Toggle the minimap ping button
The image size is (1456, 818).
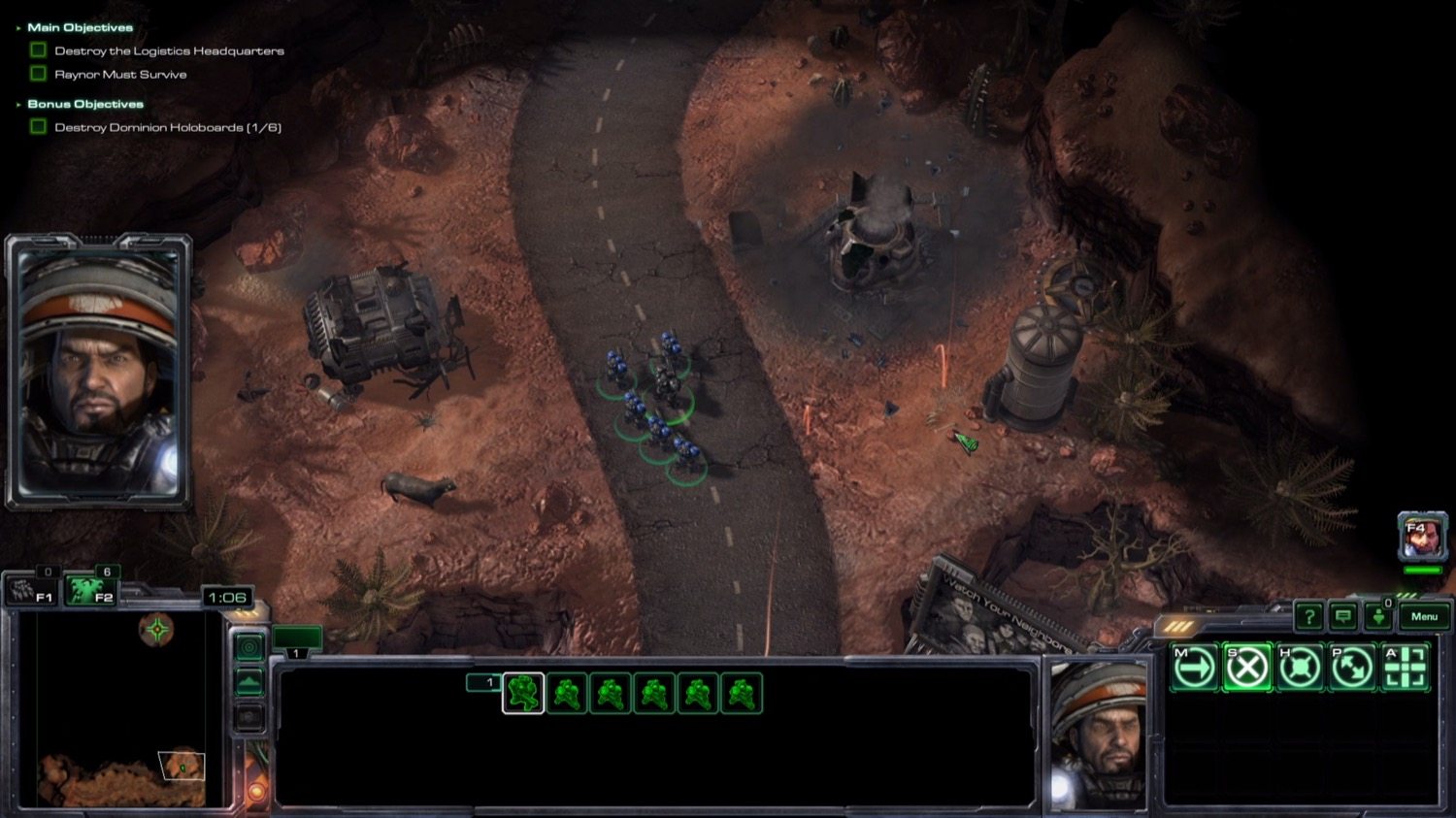(249, 647)
